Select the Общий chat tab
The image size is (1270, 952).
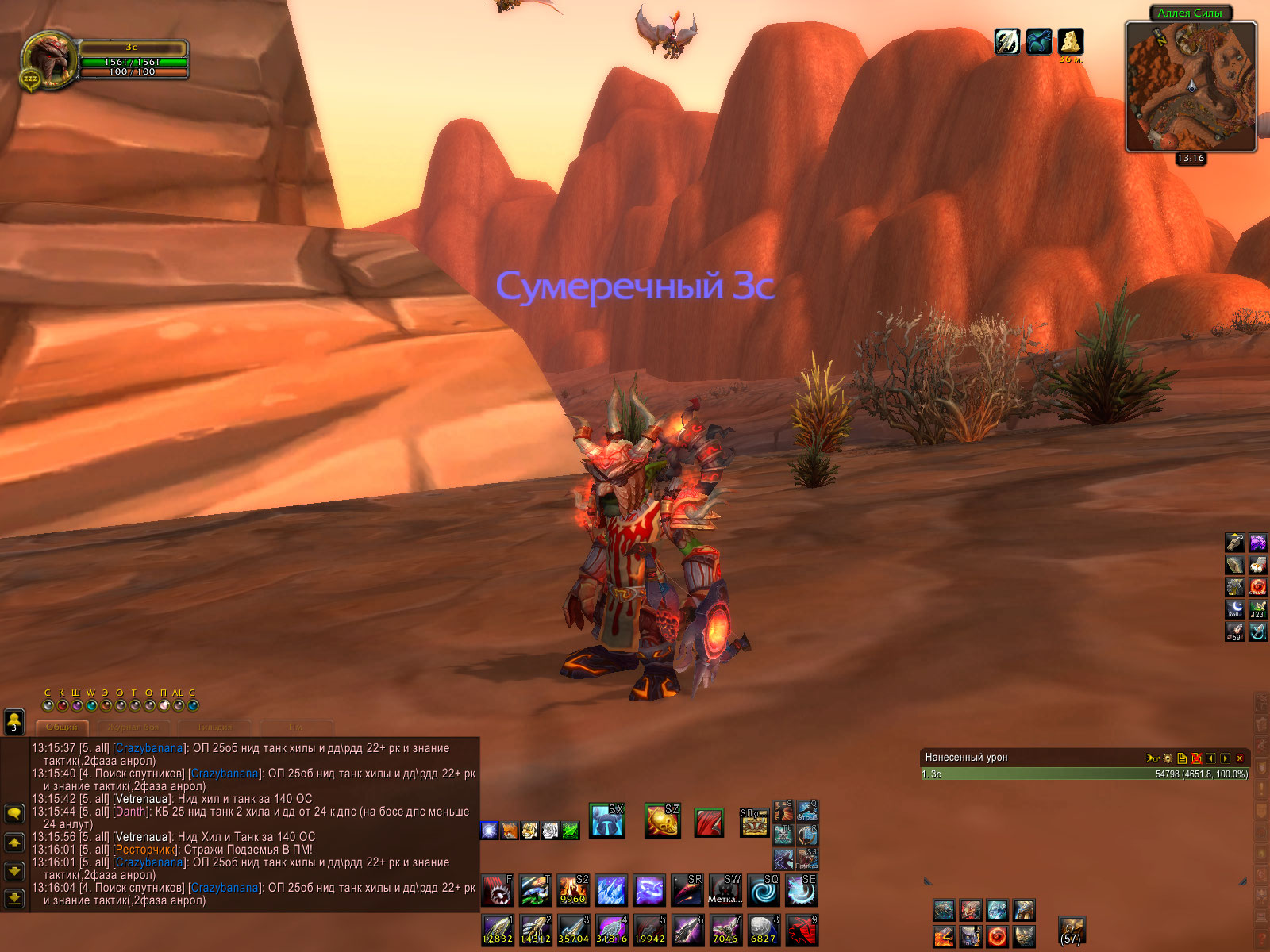click(x=62, y=727)
